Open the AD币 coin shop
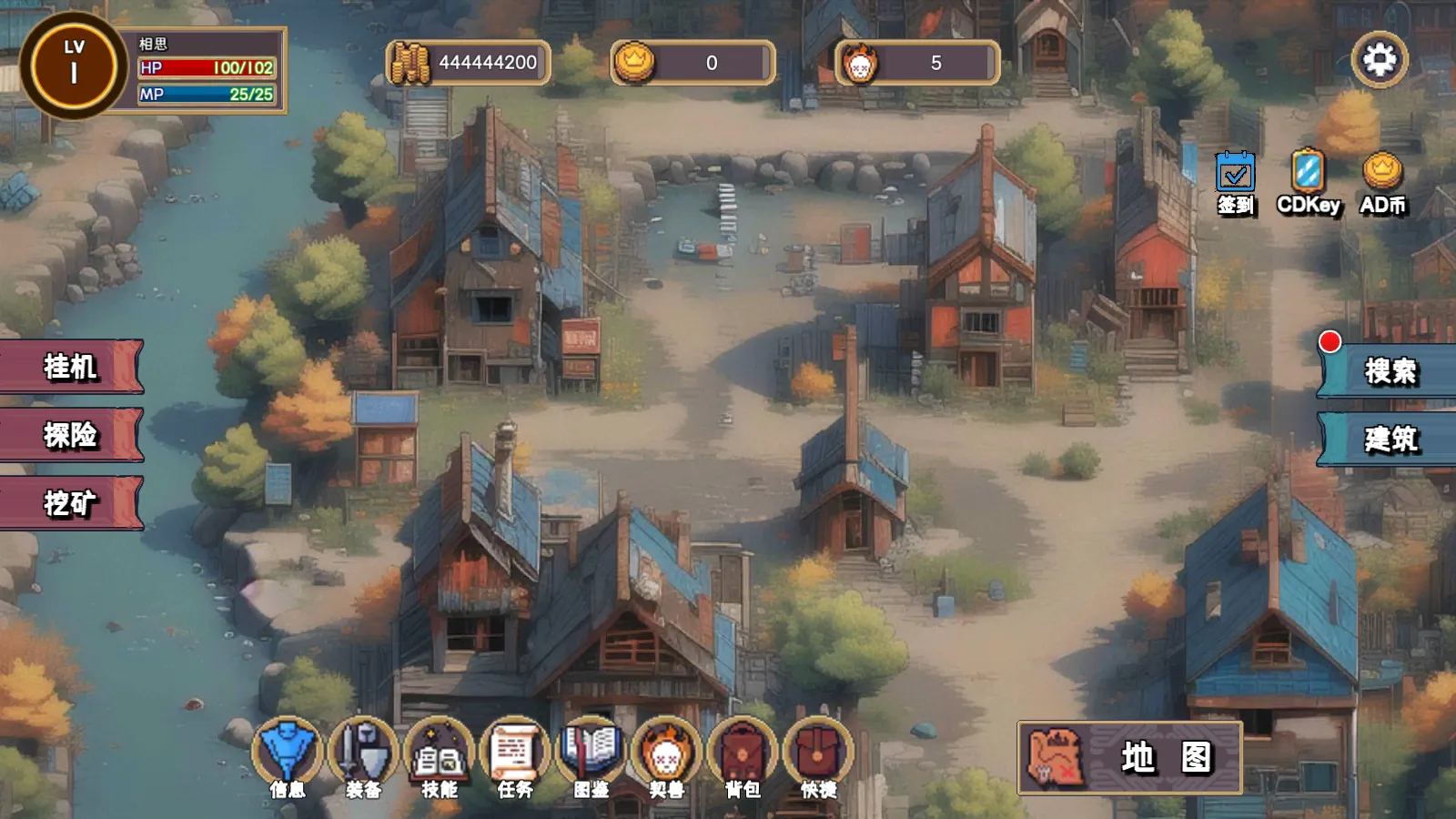This screenshot has width=1456, height=819. 1382,182
